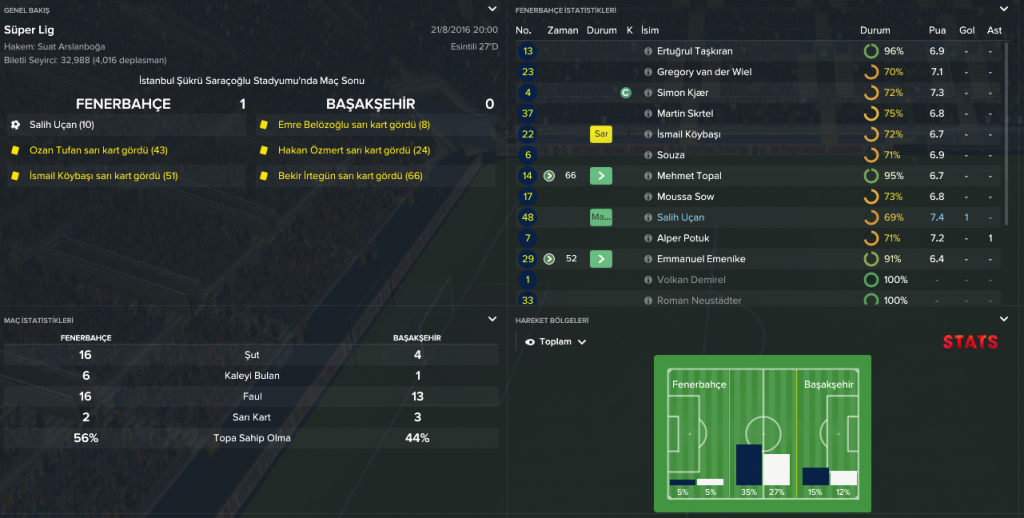Sort the table by Gol column
The width and height of the screenshot is (1024, 518).
[x=966, y=30]
